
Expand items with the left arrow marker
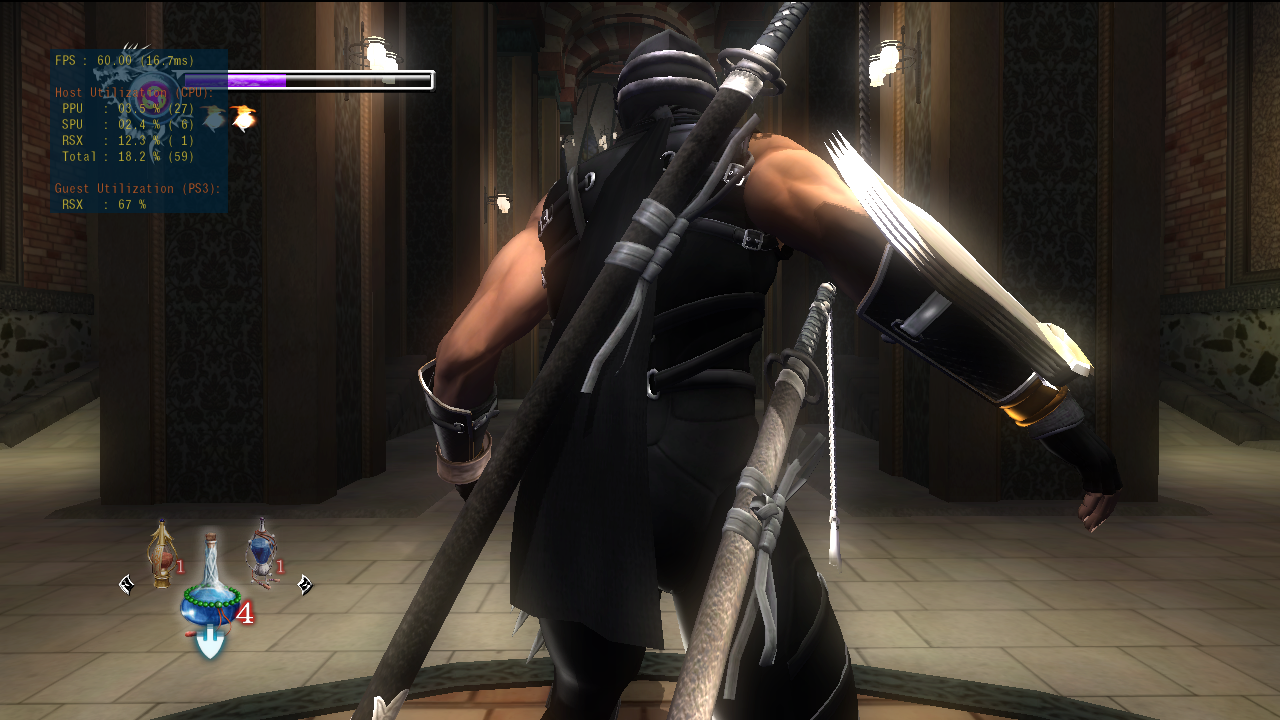pos(125,585)
